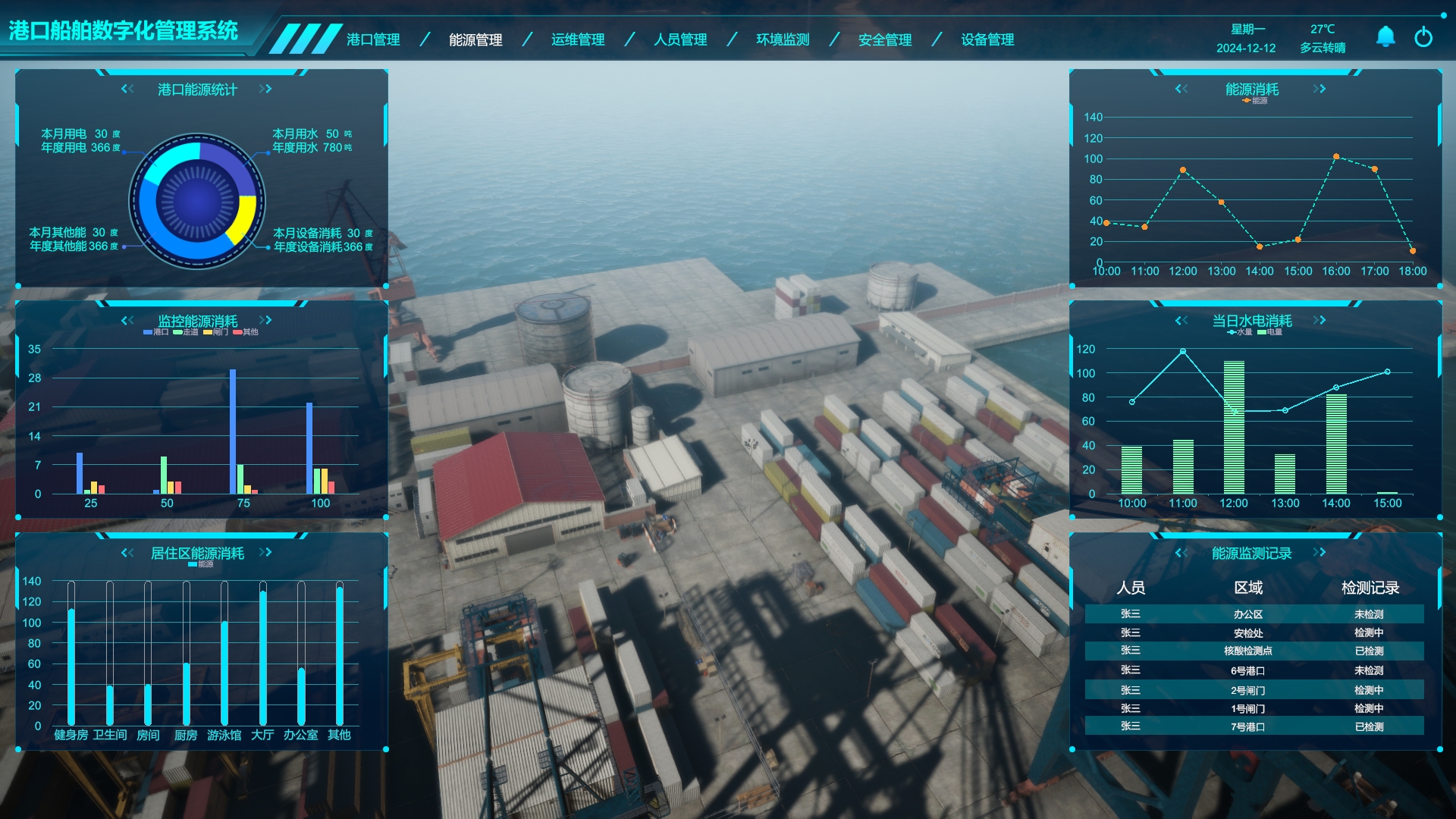
Task: Select the 核酸检测点 record row
Action: point(1254,651)
